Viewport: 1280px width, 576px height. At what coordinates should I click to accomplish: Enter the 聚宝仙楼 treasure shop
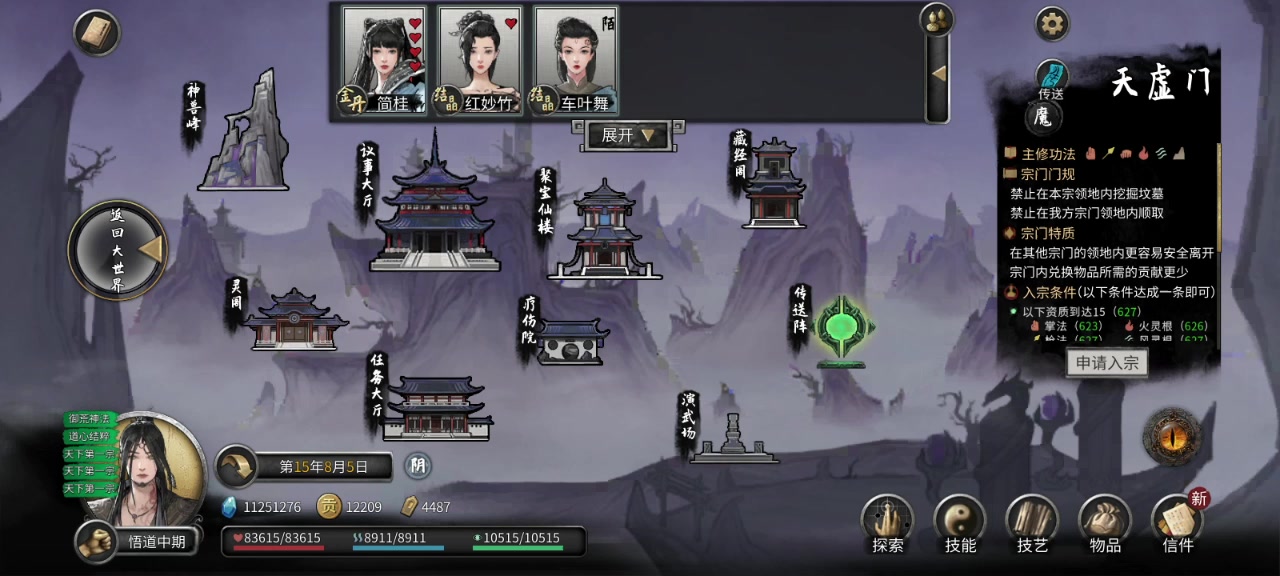coord(604,232)
